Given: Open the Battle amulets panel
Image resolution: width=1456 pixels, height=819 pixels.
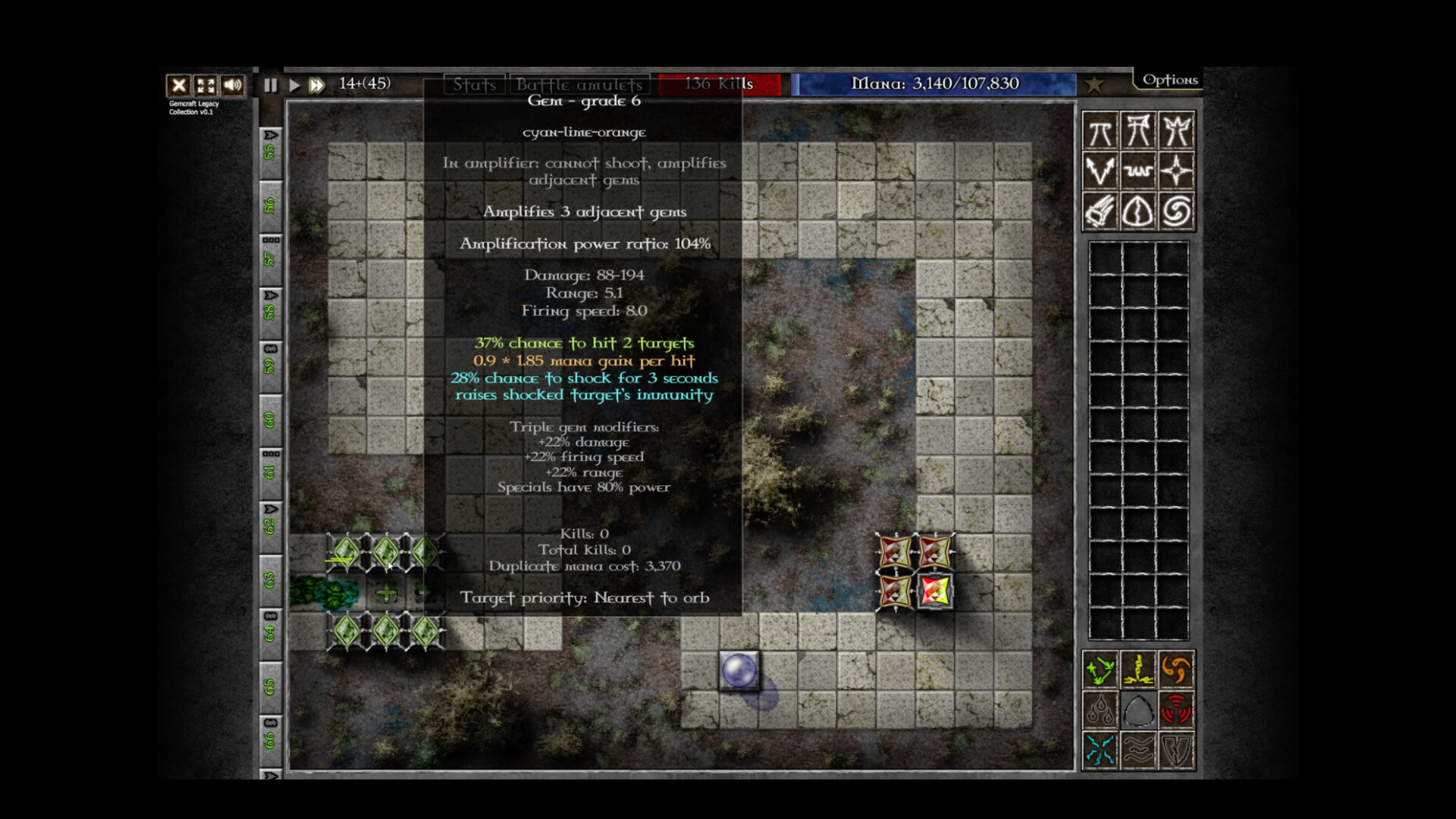Looking at the screenshot, I should (580, 84).
